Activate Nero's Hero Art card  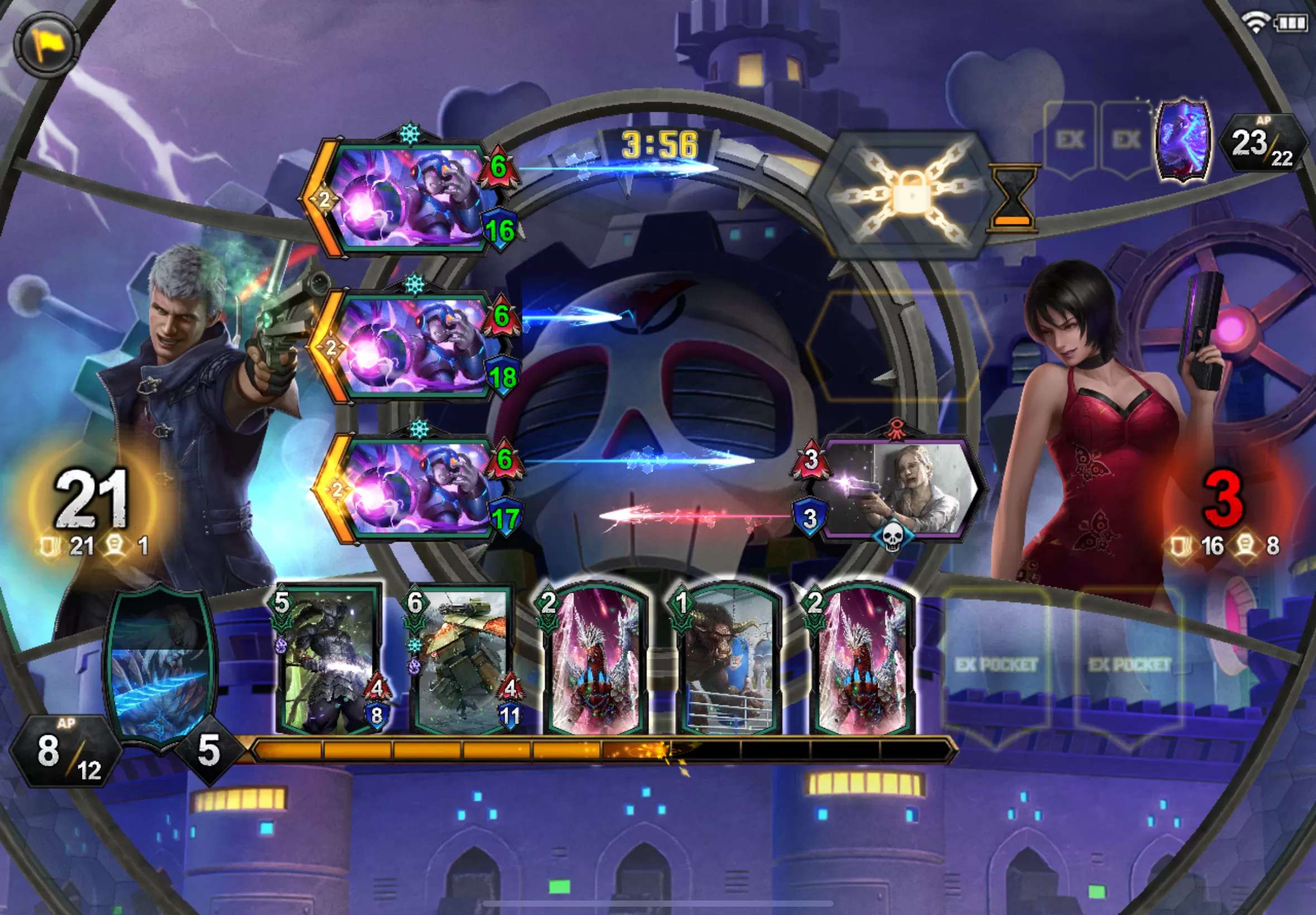(x=161, y=665)
